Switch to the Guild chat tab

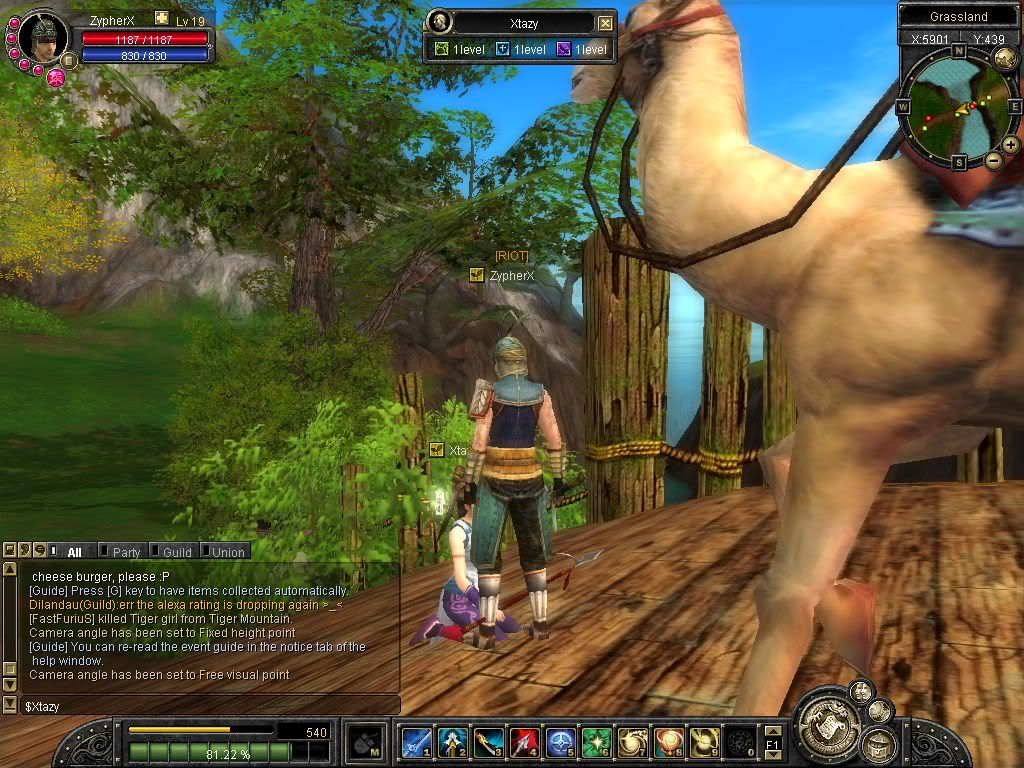176,551
